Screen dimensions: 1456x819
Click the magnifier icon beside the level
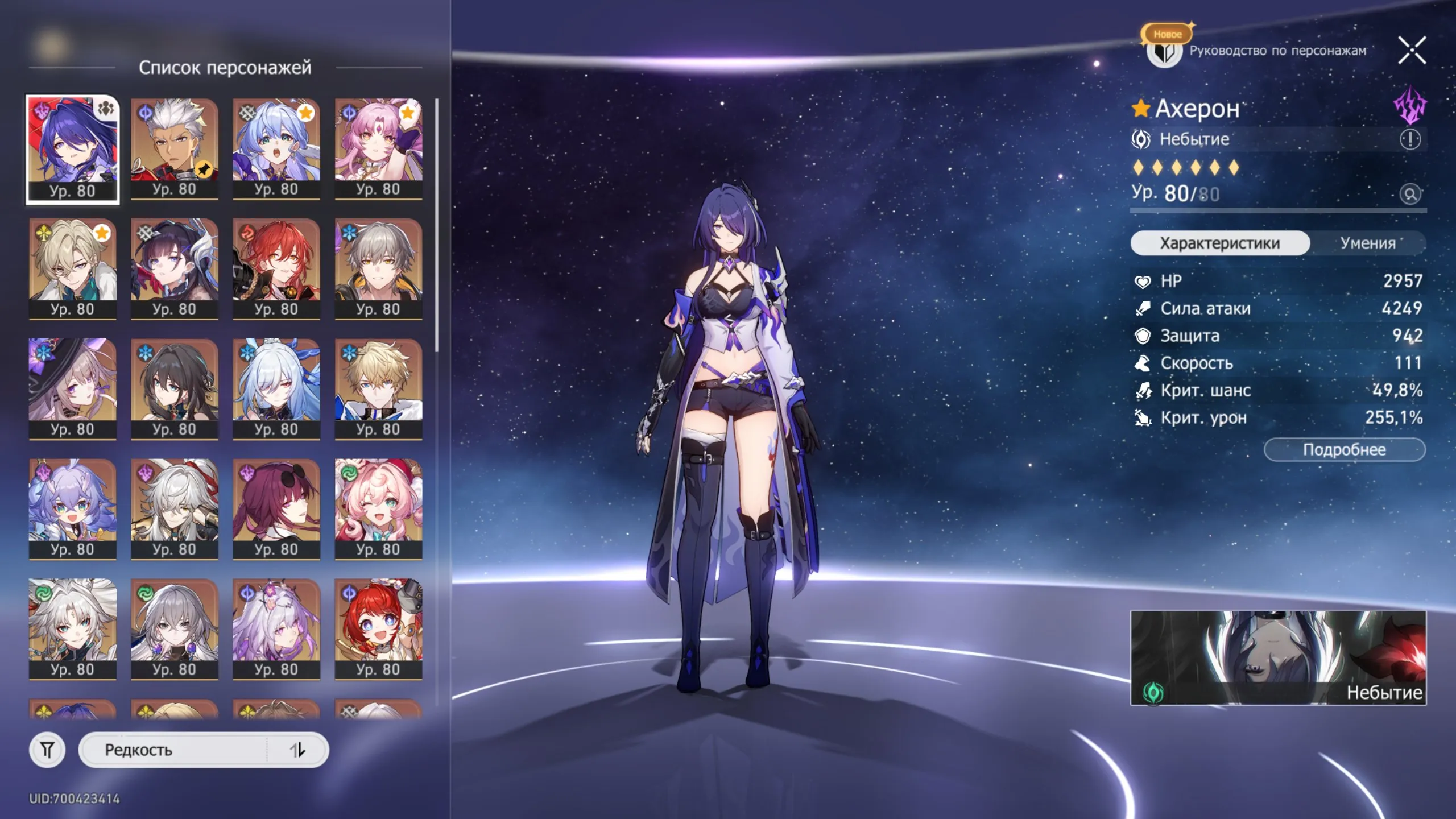[1410, 195]
